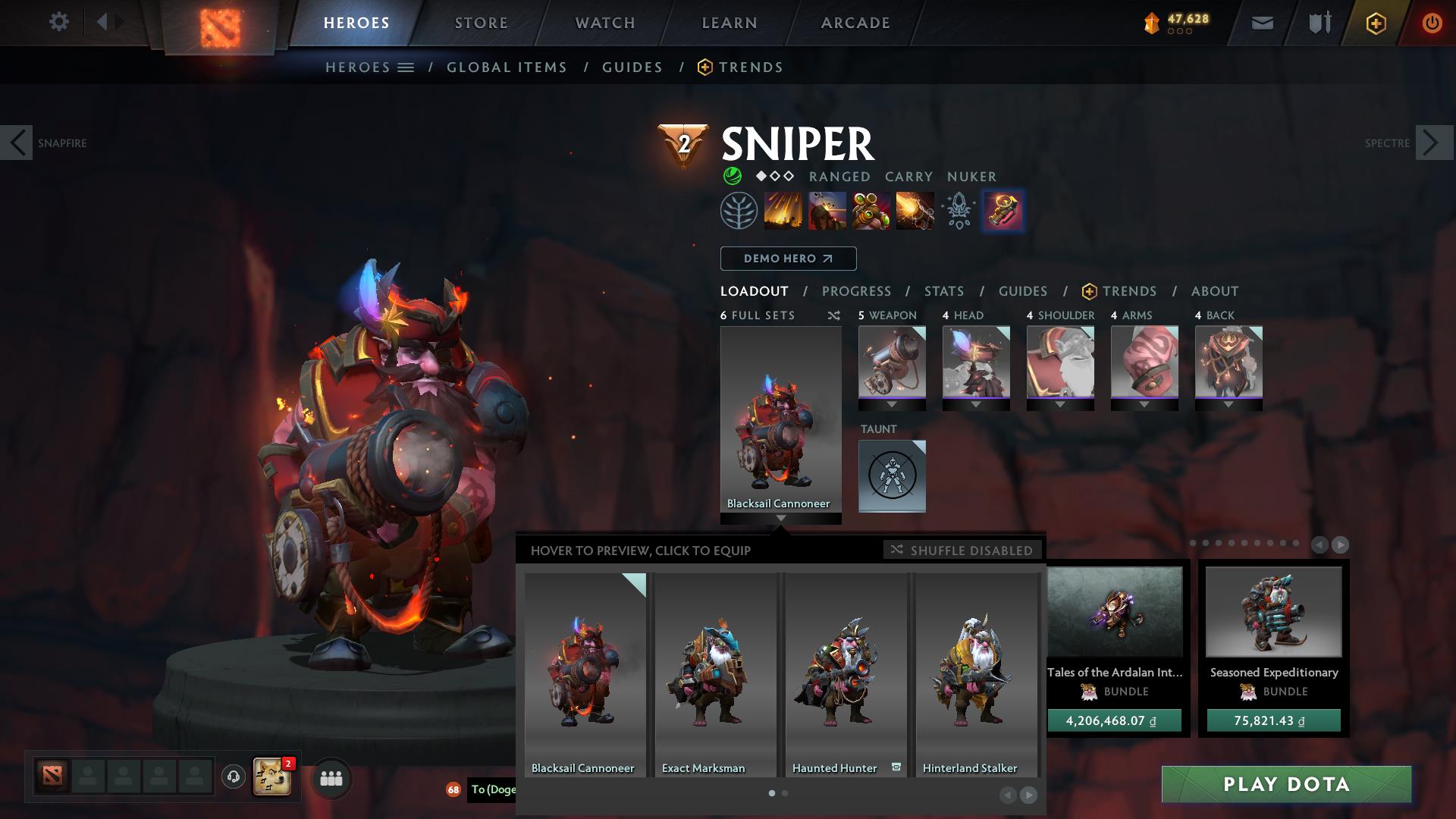
Task: Open the settings gear menu
Action: tap(58, 22)
